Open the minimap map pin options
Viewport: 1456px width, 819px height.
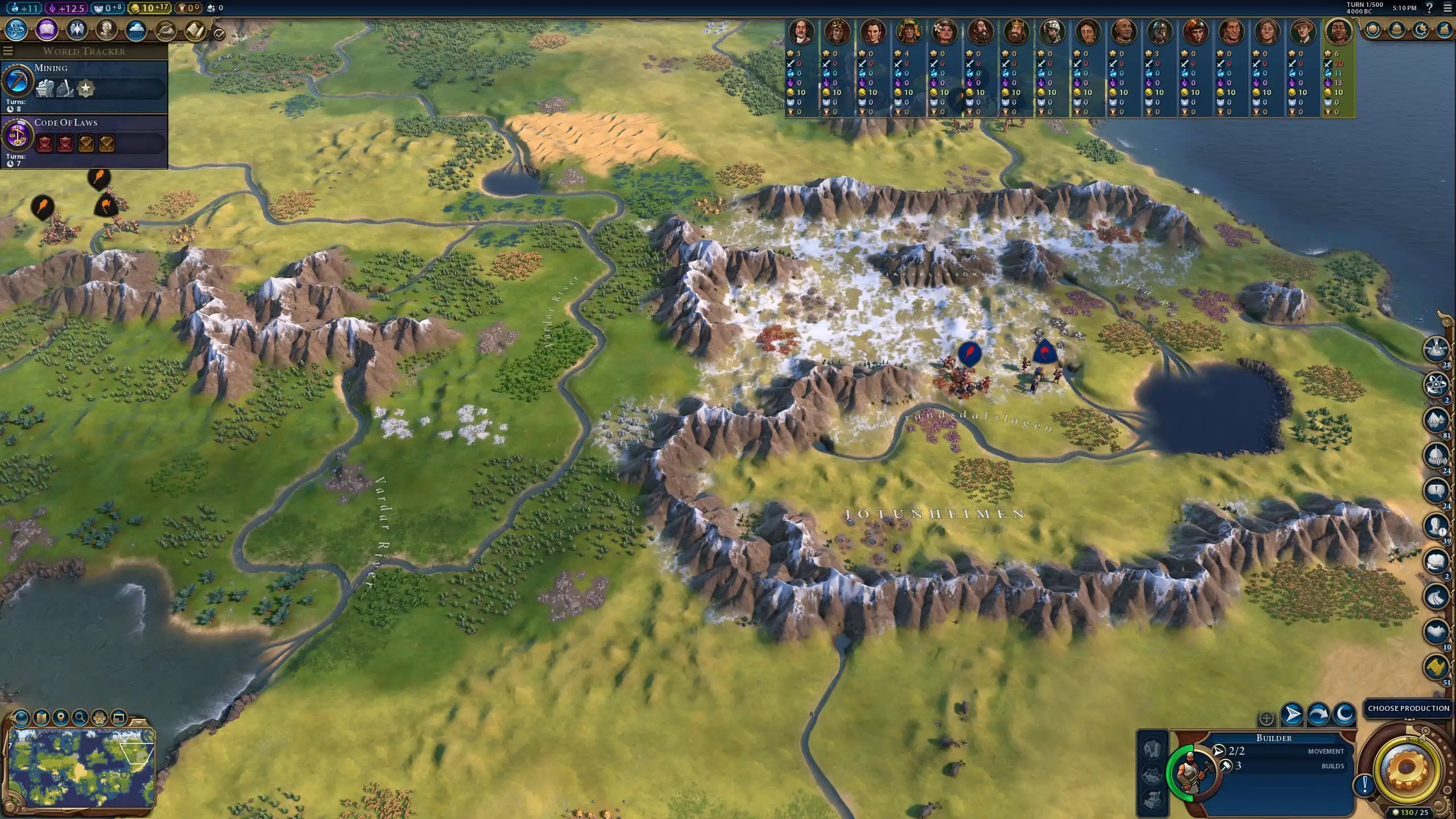pos(60,718)
